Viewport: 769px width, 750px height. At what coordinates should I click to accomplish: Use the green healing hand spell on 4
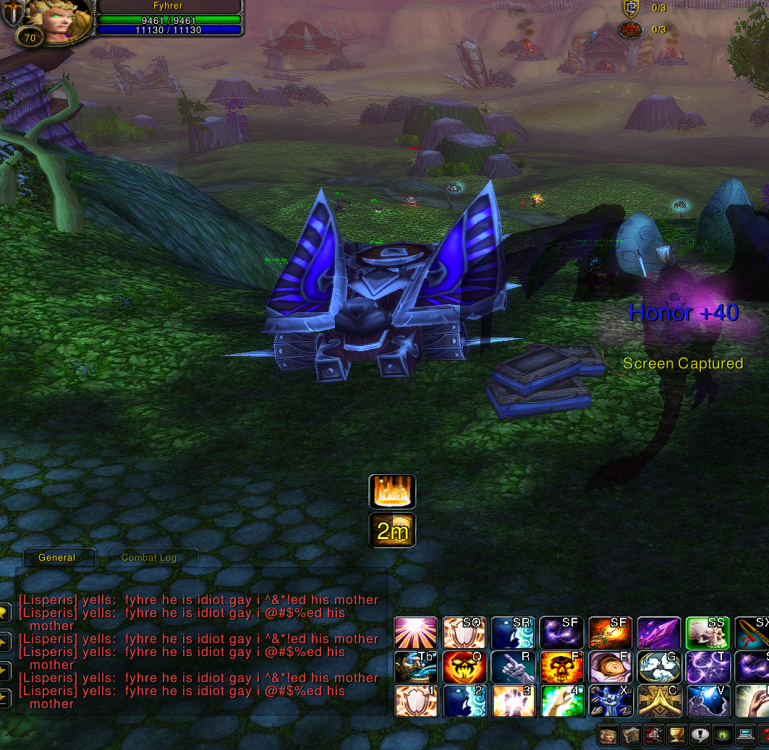(x=561, y=701)
